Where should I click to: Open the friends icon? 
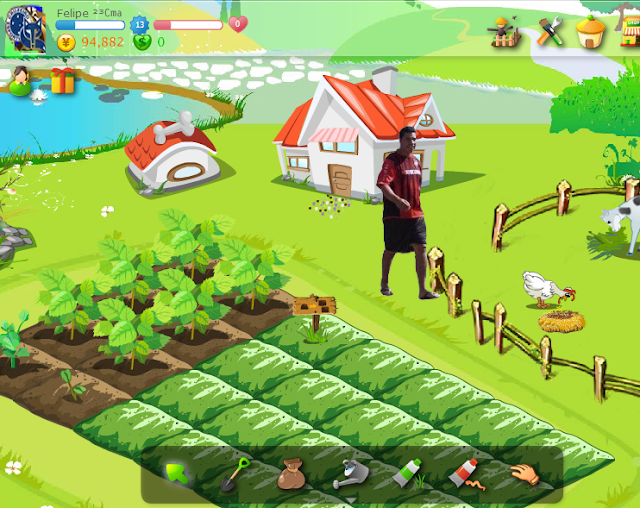pos(21,79)
